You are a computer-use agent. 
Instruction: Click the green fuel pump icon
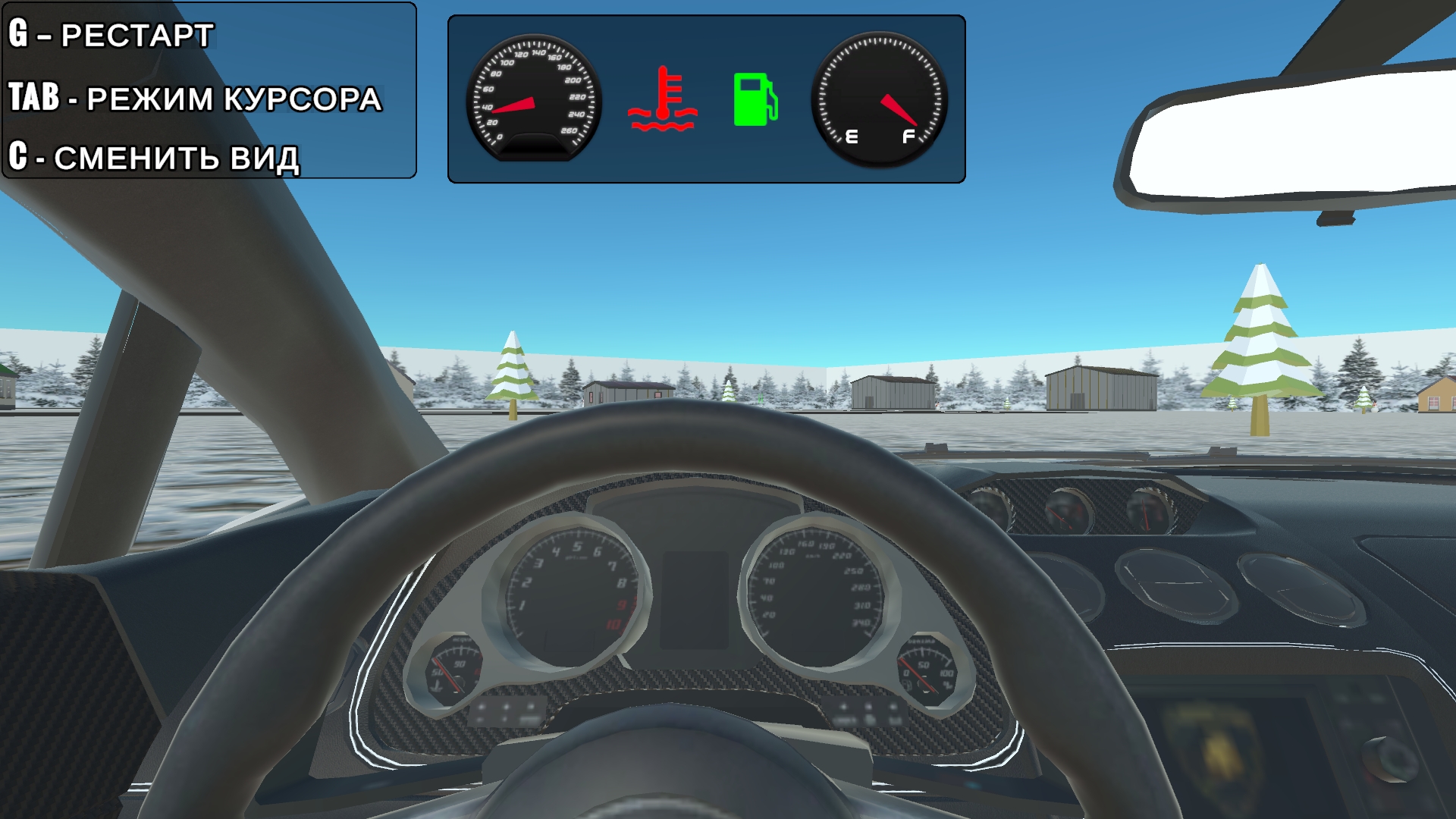click(757, 99)
